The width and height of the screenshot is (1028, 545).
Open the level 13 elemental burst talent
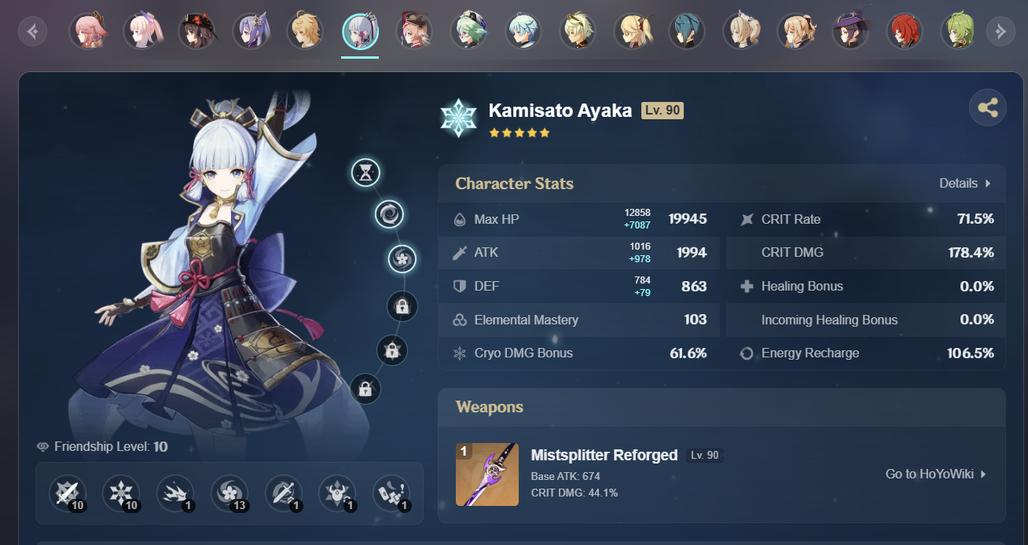229,493
